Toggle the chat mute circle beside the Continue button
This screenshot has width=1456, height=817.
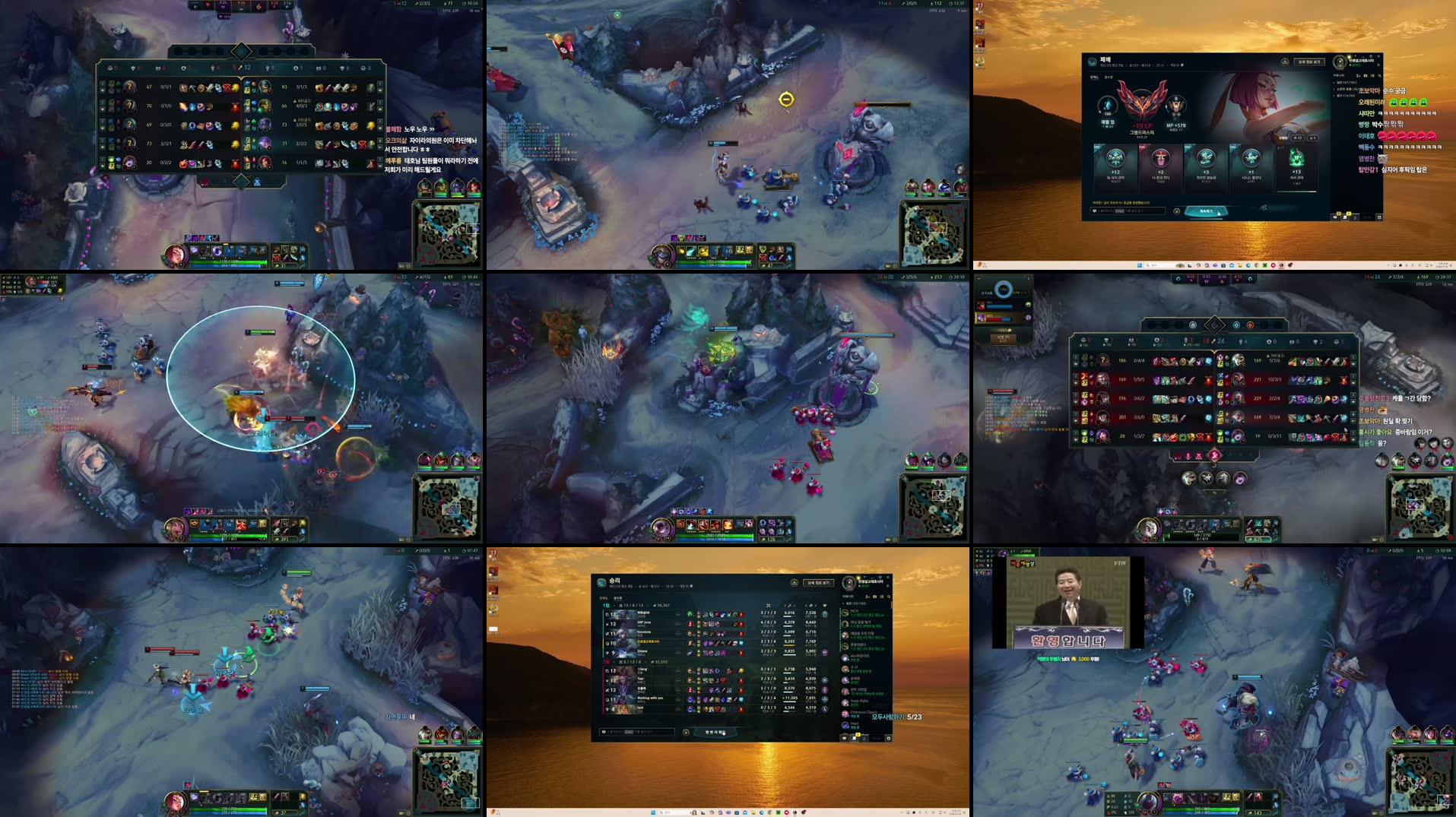point(1177,213)
